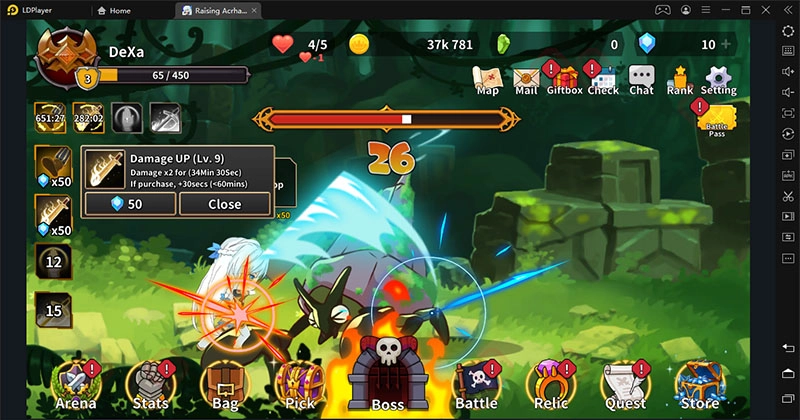Open the Stats menu
This screenshot has width=800, height=420.
click(151, 385)
